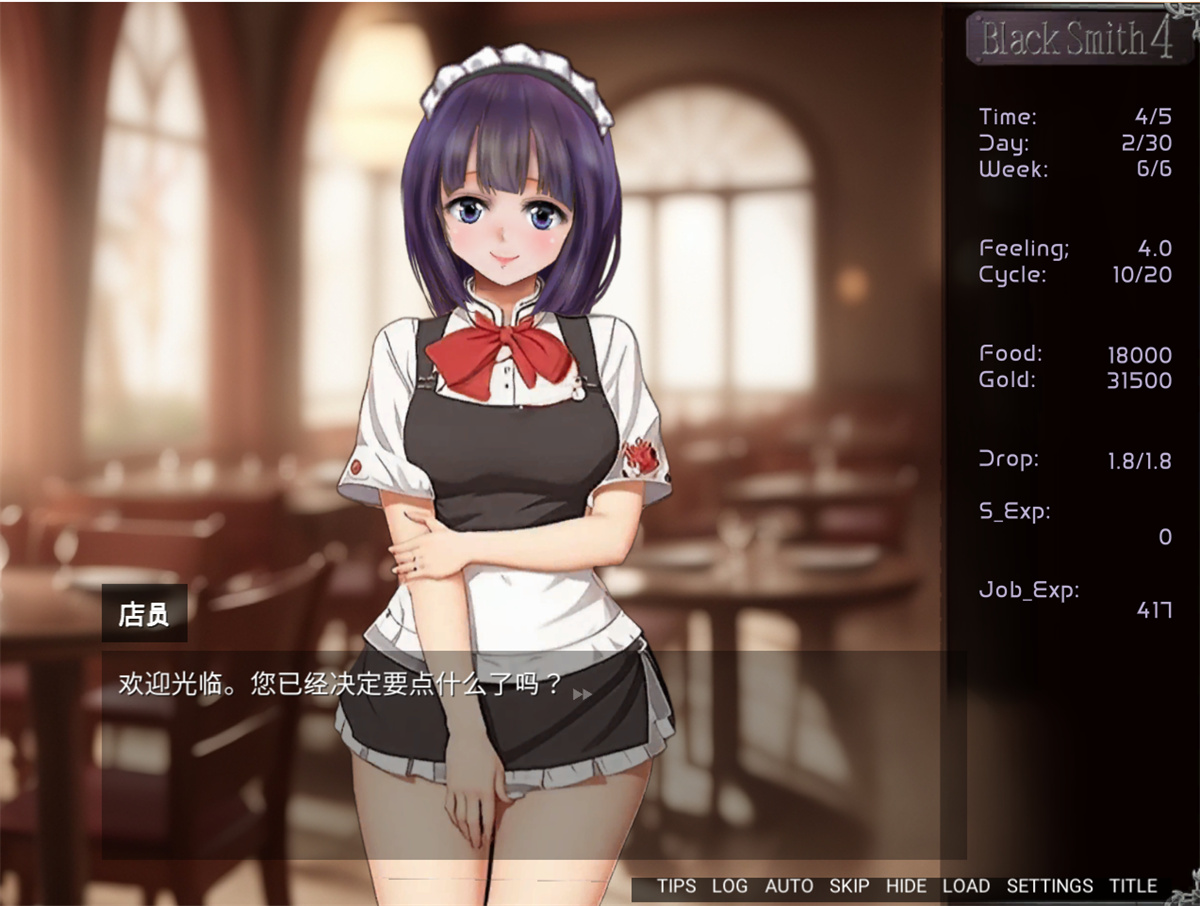
Task: Open the LOAD game screen
Action: pos(966,886)
